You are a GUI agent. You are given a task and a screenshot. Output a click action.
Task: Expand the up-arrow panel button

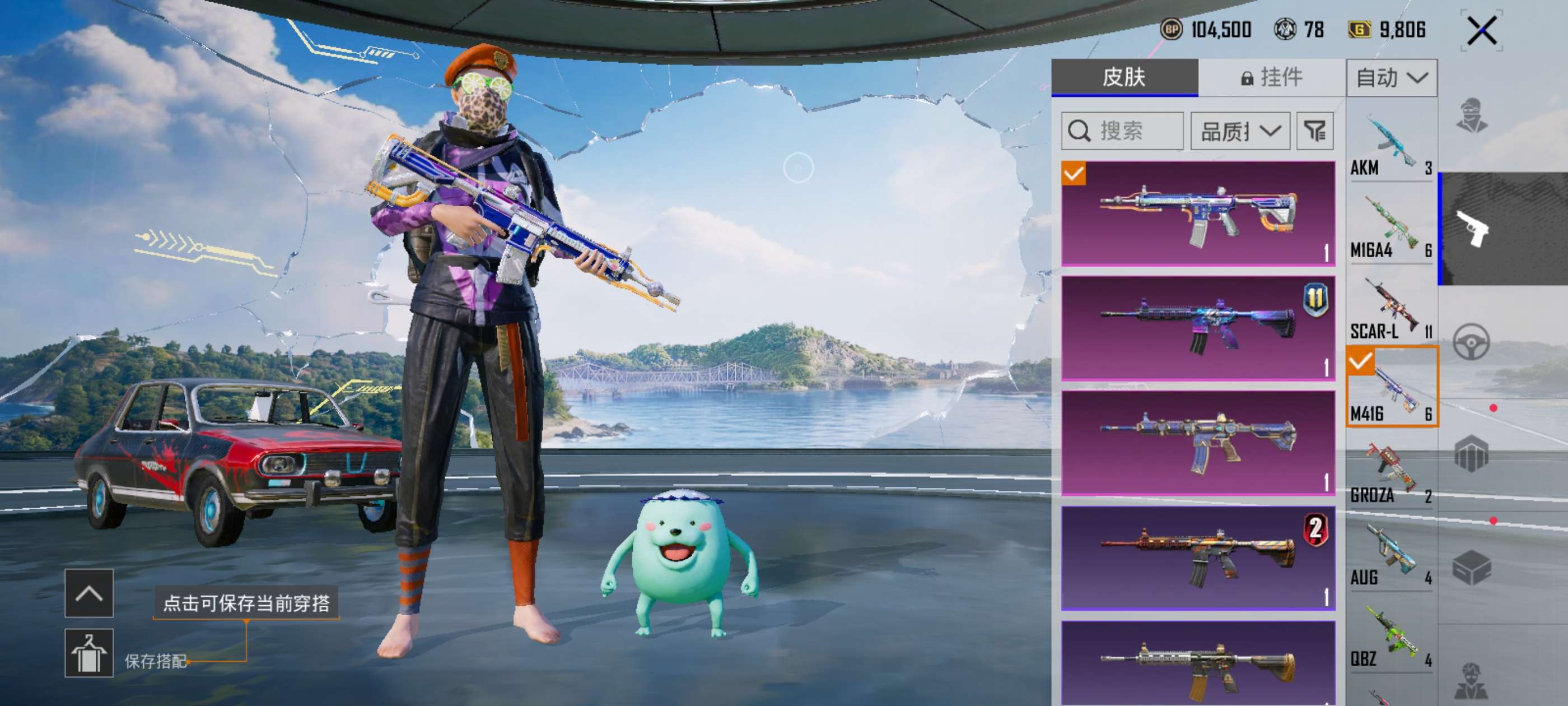coord(89,593)
